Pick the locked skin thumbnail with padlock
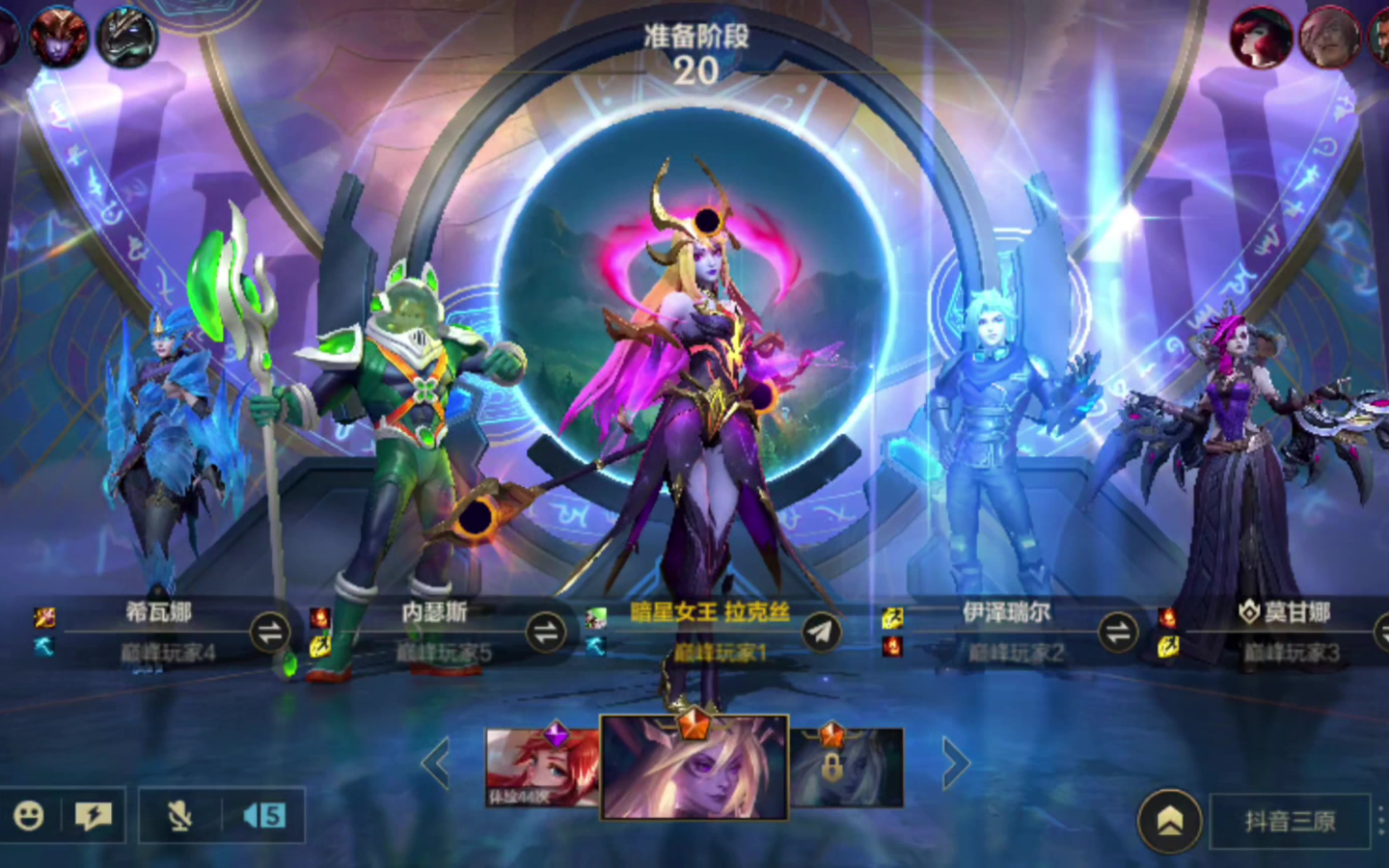1389x868 pixels. pos(847,768)
